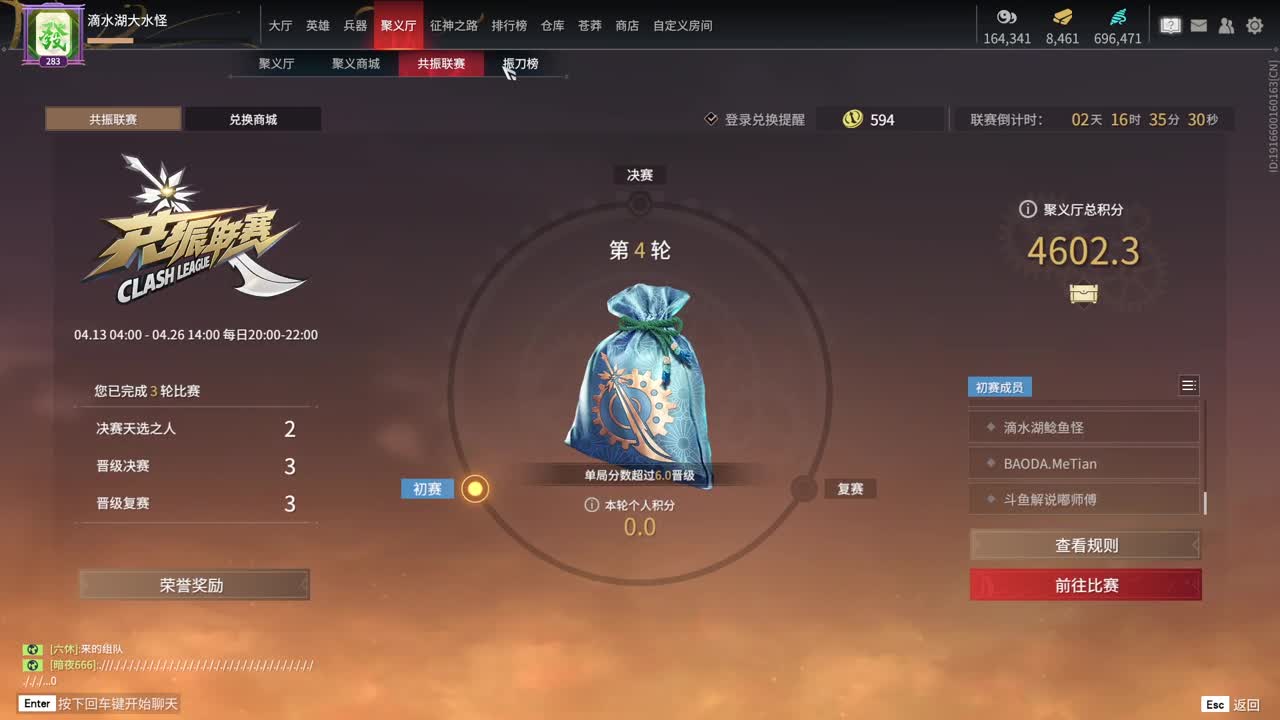The image size is (1280, 720).
Task: Open the friends list icon
Action: pos(1226,25)
